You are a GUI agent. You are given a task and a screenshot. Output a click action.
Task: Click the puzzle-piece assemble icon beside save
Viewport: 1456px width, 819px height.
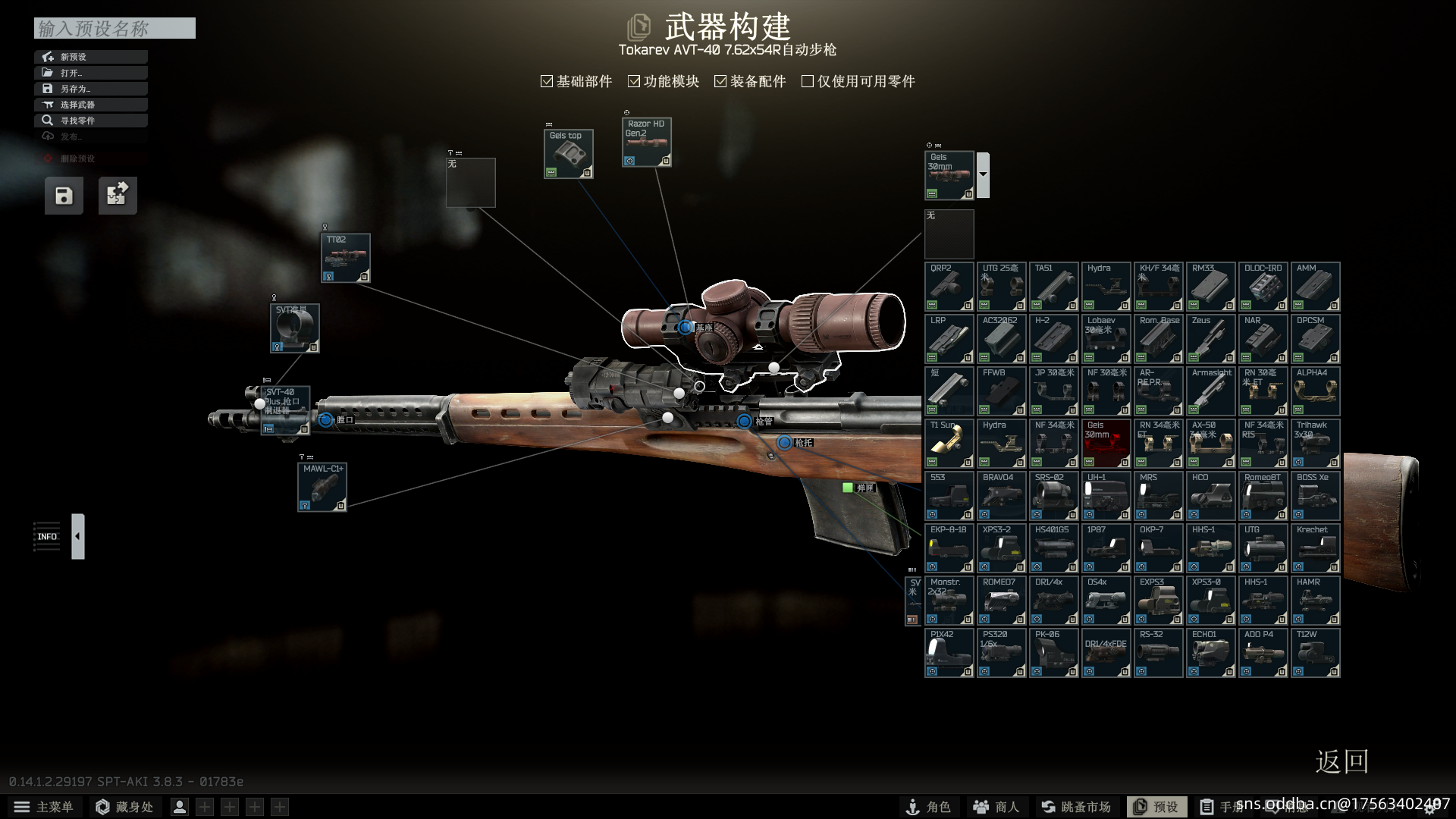point(118,195)
